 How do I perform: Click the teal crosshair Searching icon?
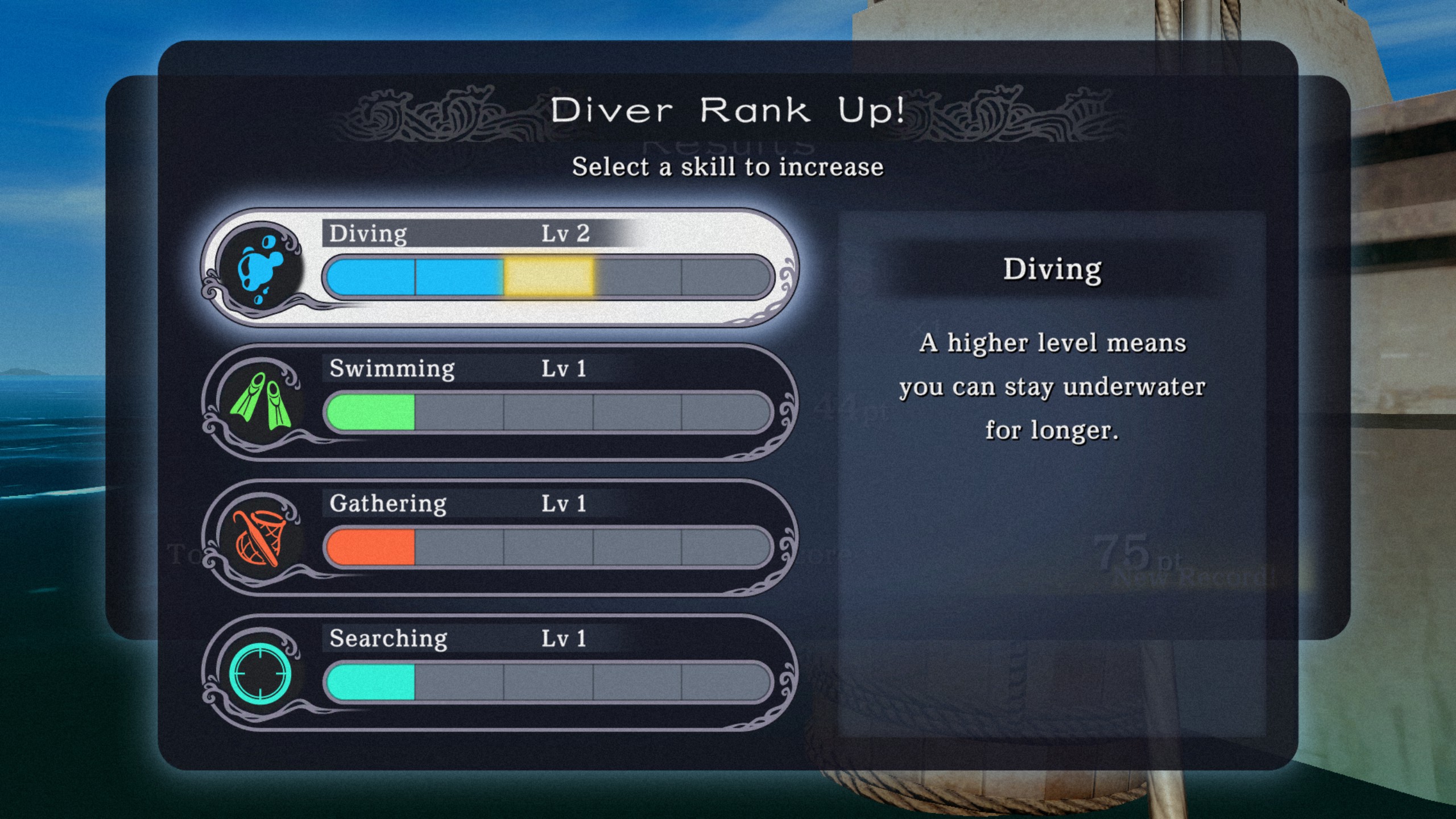pyautogui.click(x=260, y=673)
